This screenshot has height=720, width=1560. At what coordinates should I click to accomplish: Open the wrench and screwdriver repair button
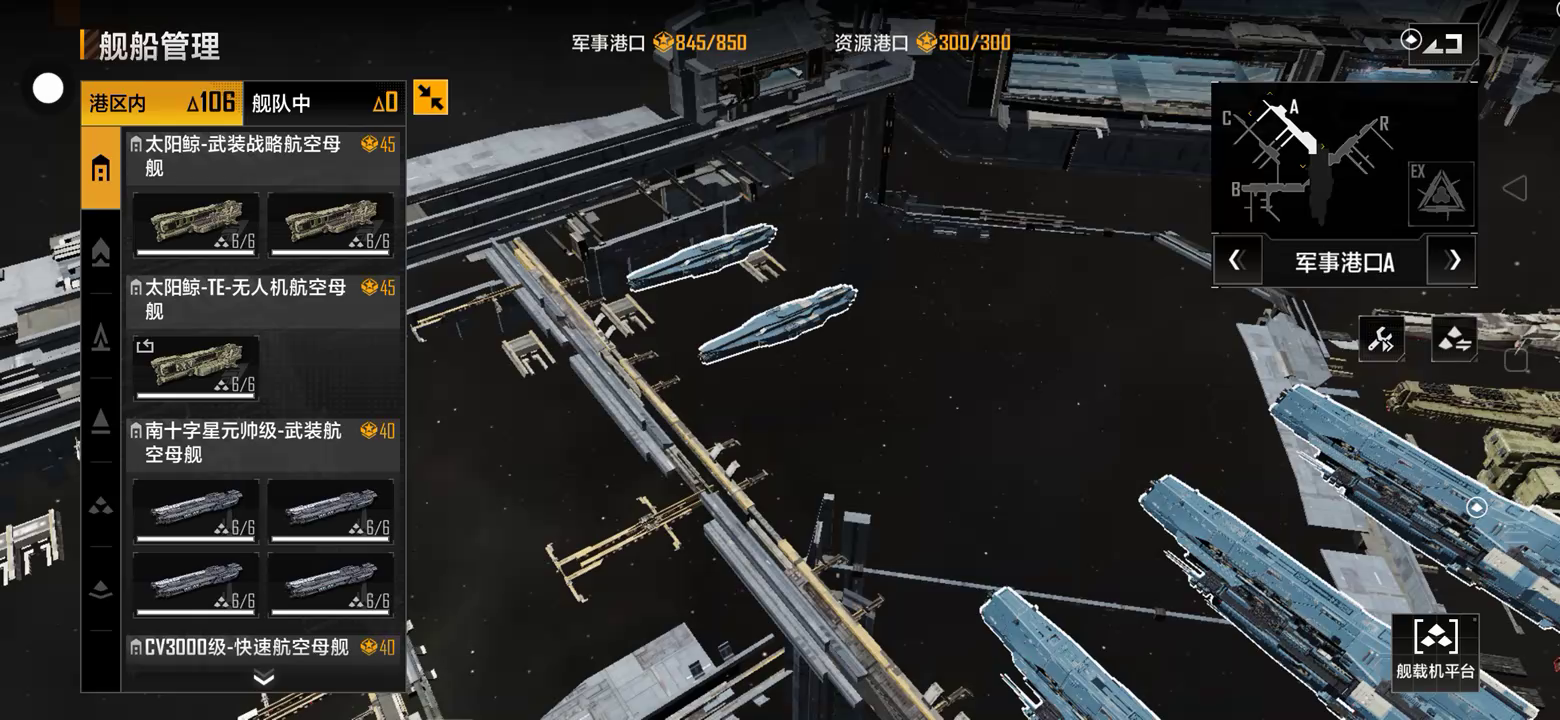[x=1381, y=340]
